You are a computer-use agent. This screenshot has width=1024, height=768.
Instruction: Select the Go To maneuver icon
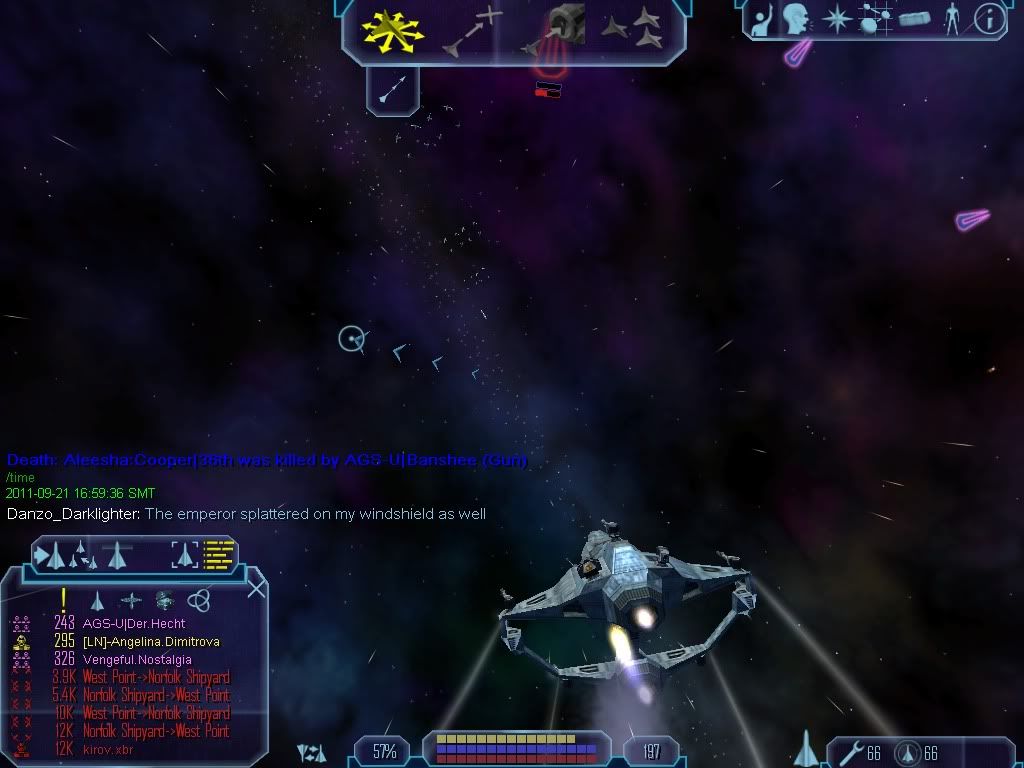tap(473, 31)
